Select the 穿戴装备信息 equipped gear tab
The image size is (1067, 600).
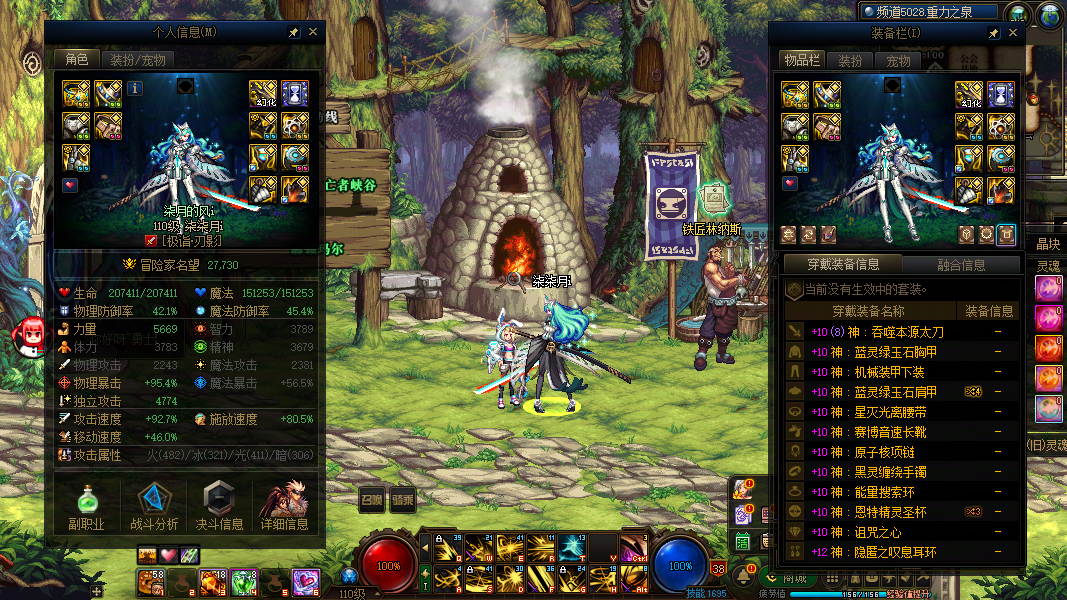tap(842, 265)
